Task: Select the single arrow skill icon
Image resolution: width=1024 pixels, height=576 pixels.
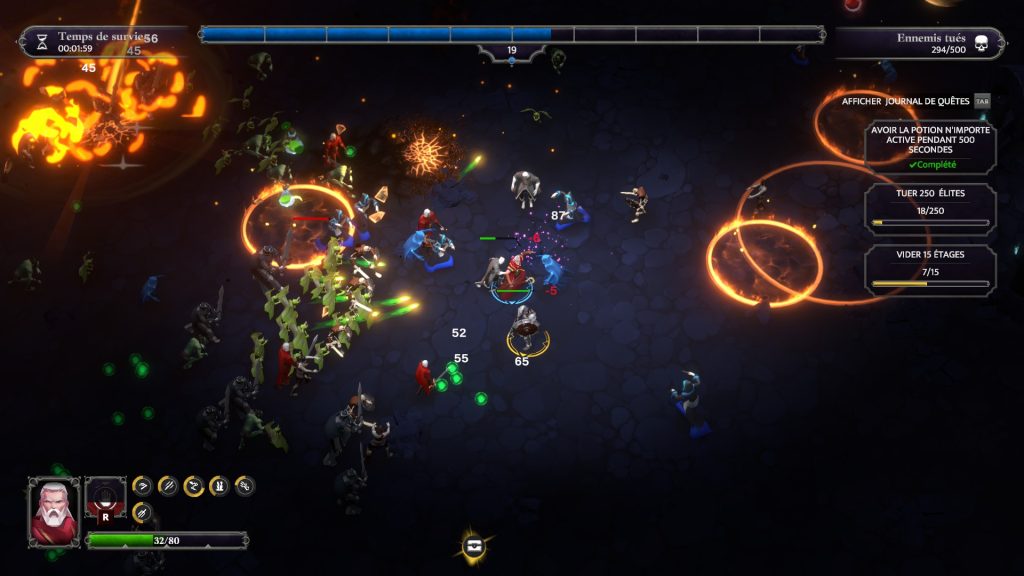Action: click(142, 486)
